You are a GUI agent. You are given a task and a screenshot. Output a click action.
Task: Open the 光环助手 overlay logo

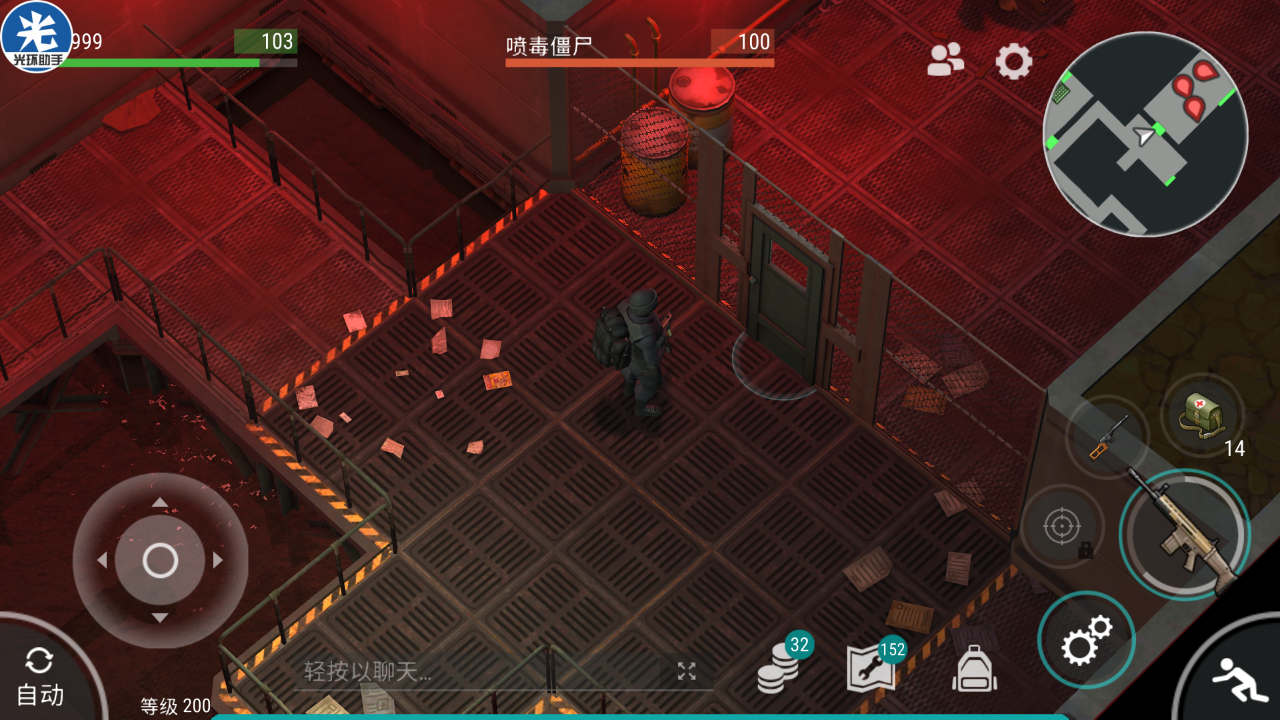(37, 37)
